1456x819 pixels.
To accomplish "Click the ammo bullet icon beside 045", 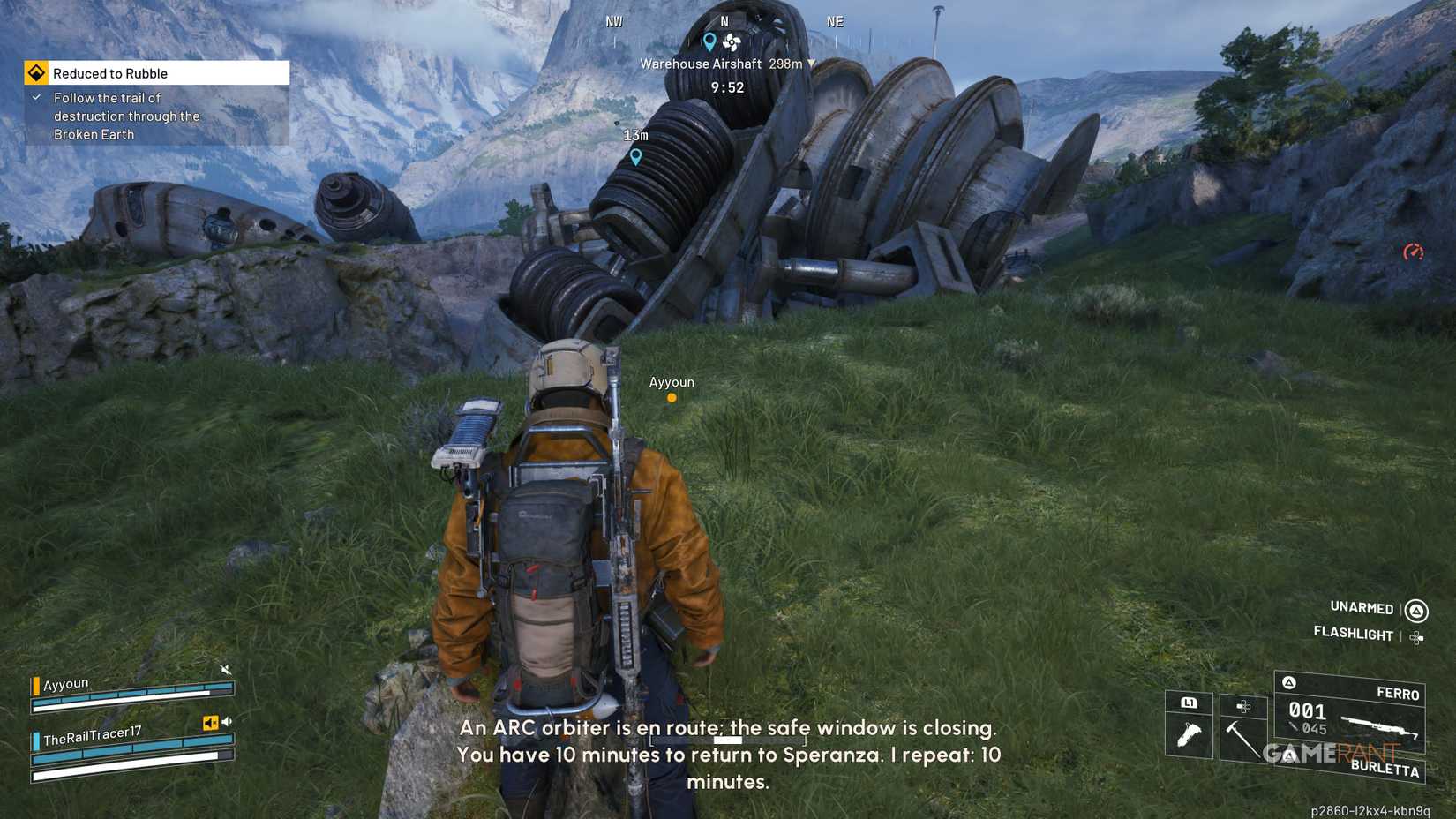I will 1292,725.
